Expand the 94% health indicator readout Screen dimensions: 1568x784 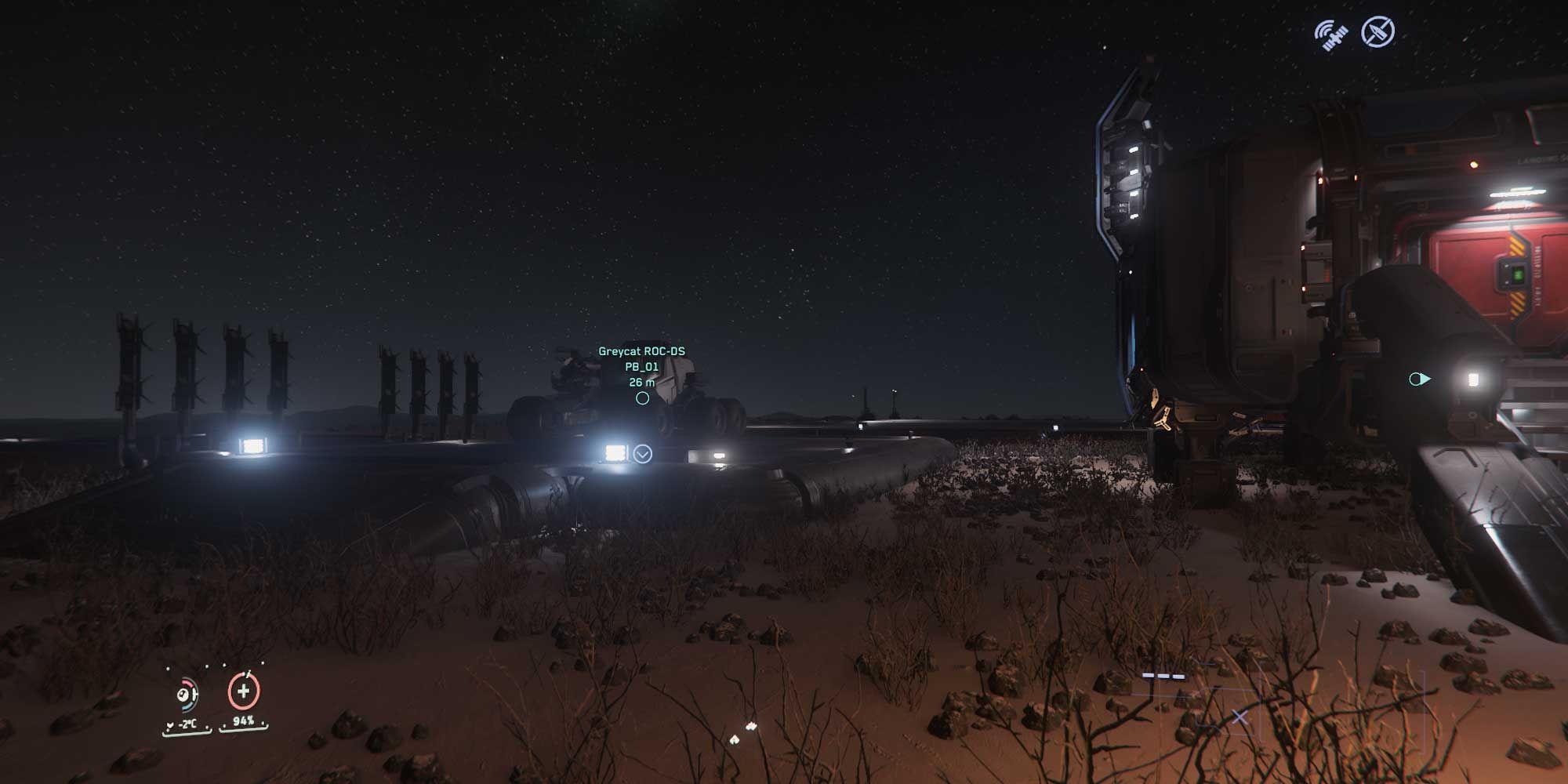pos(243,721)
